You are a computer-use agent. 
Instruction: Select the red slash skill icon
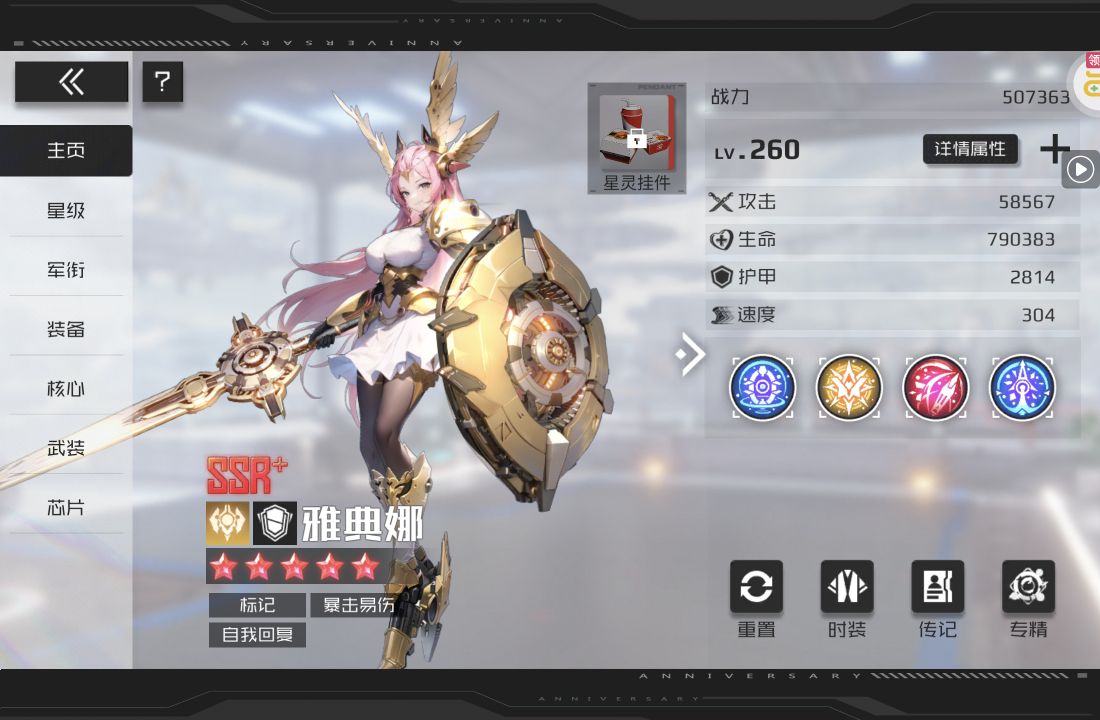pos(935,387)
